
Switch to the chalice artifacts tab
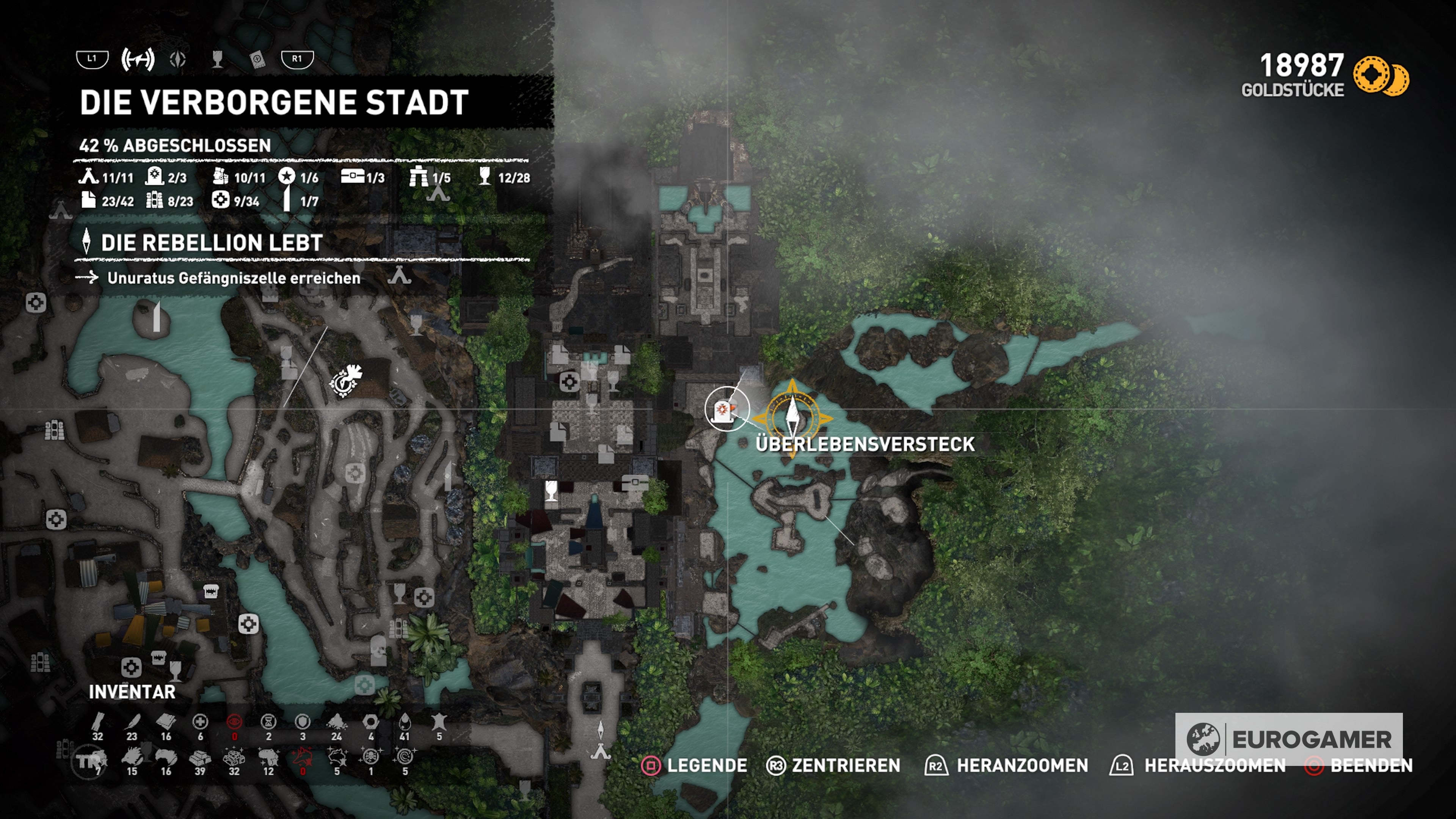(x=217, y=59)
